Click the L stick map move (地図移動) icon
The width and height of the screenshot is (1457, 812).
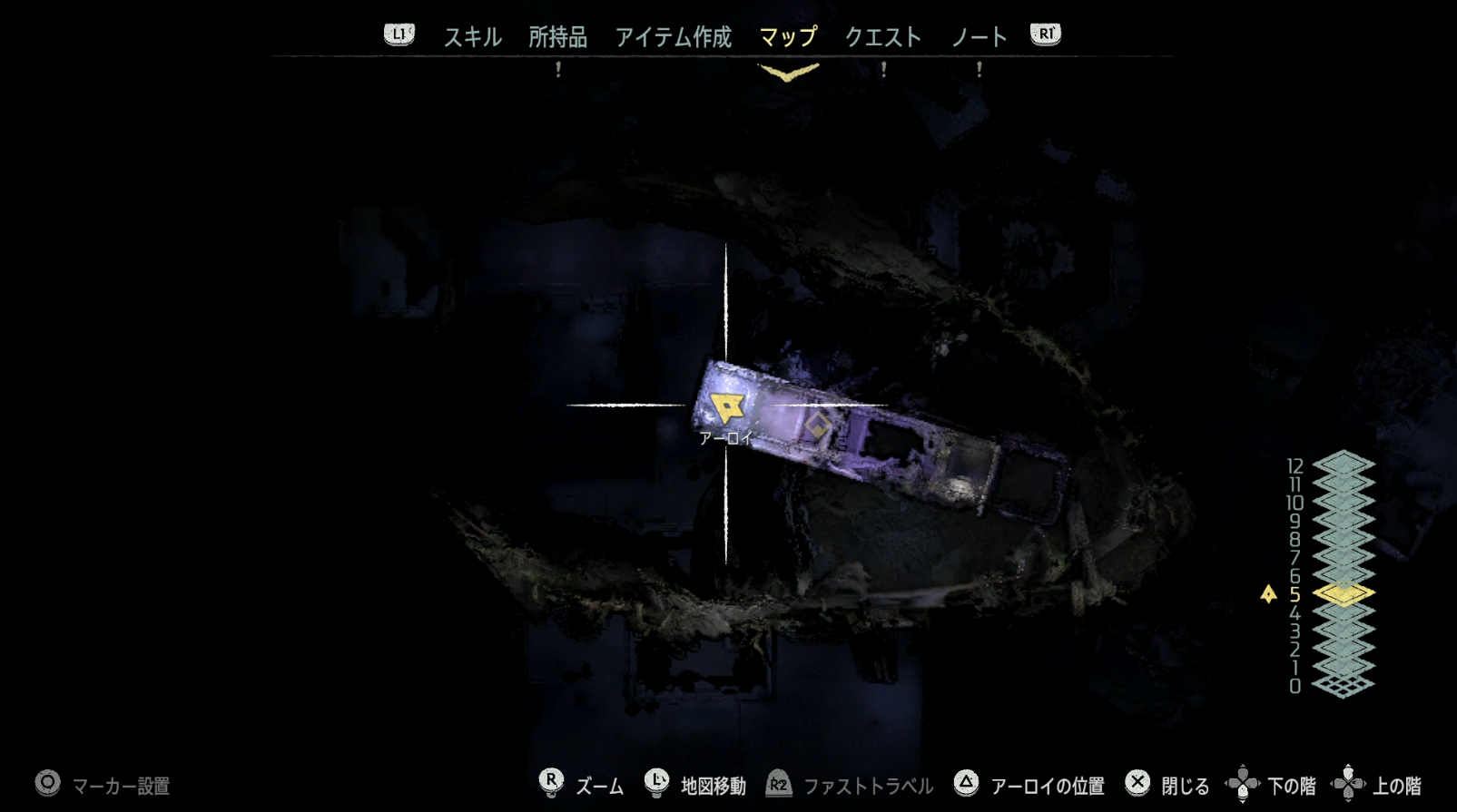(x=655, y=782)
